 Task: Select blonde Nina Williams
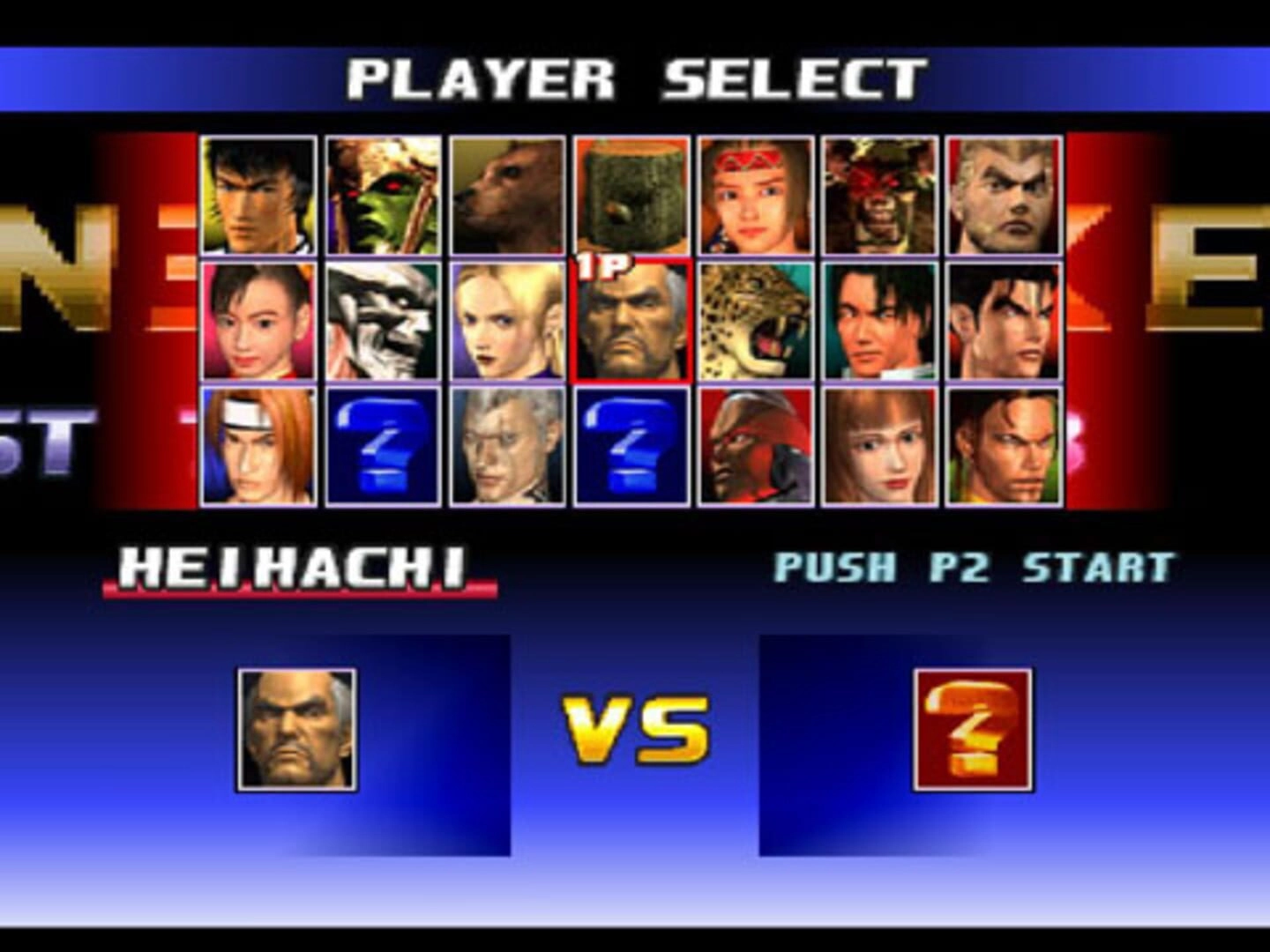507,321
